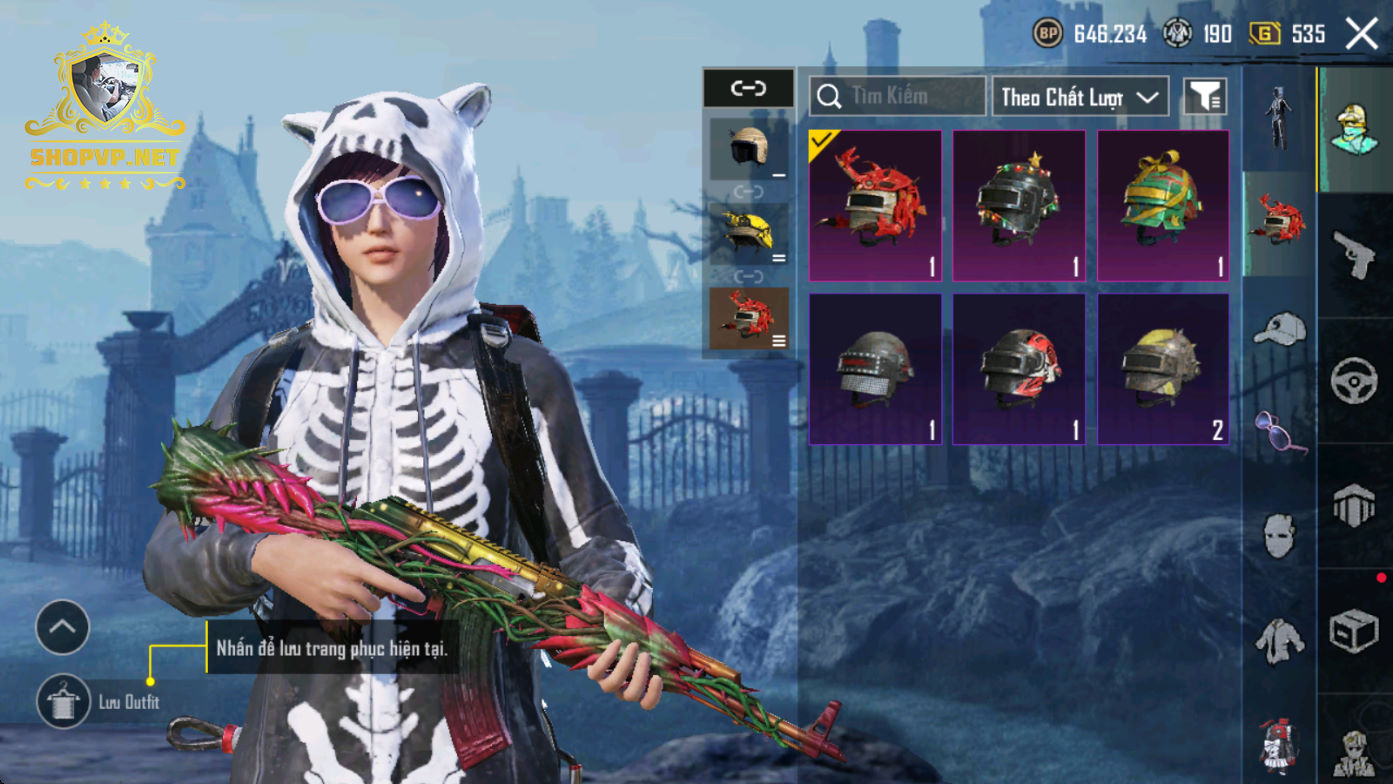Select the level 2 yellow helmet slot
The width and height of the screenshot is (1393, 784).
(749, 234)
